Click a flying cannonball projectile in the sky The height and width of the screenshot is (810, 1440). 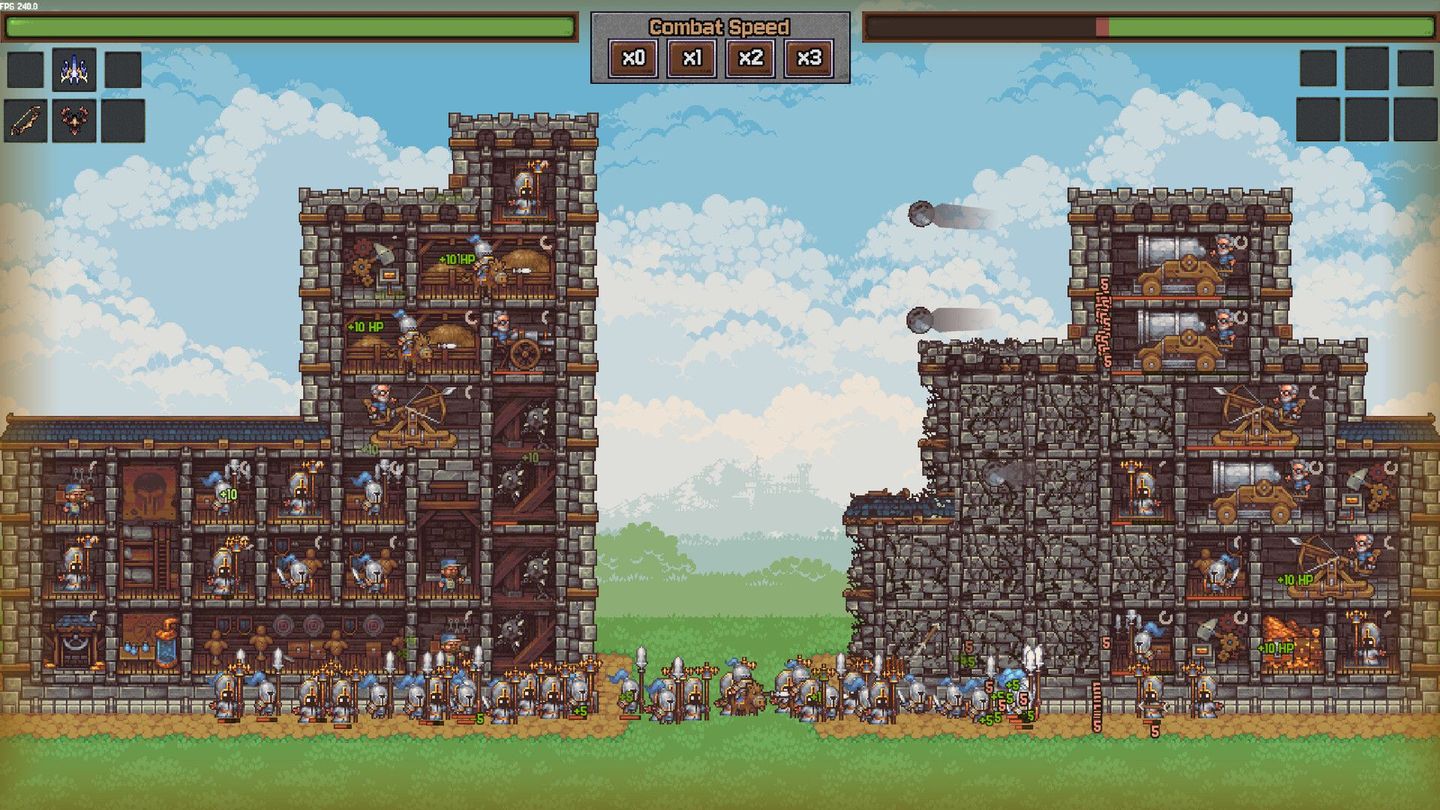point(921,212)
